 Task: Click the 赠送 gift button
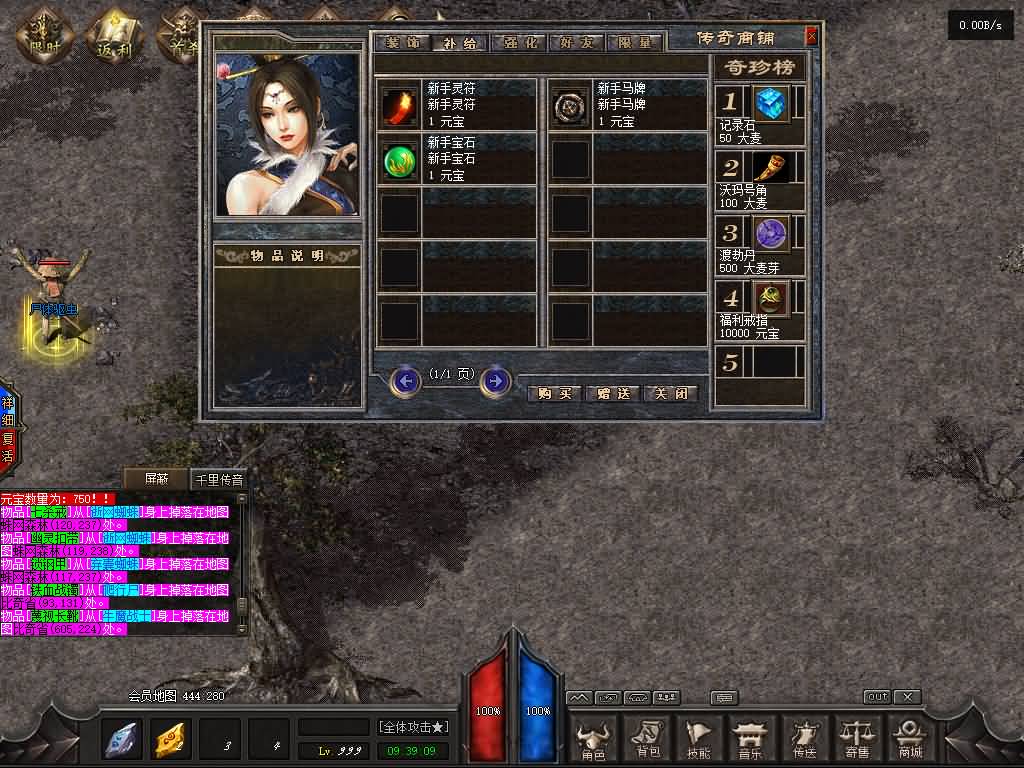[x=612, y=393]
